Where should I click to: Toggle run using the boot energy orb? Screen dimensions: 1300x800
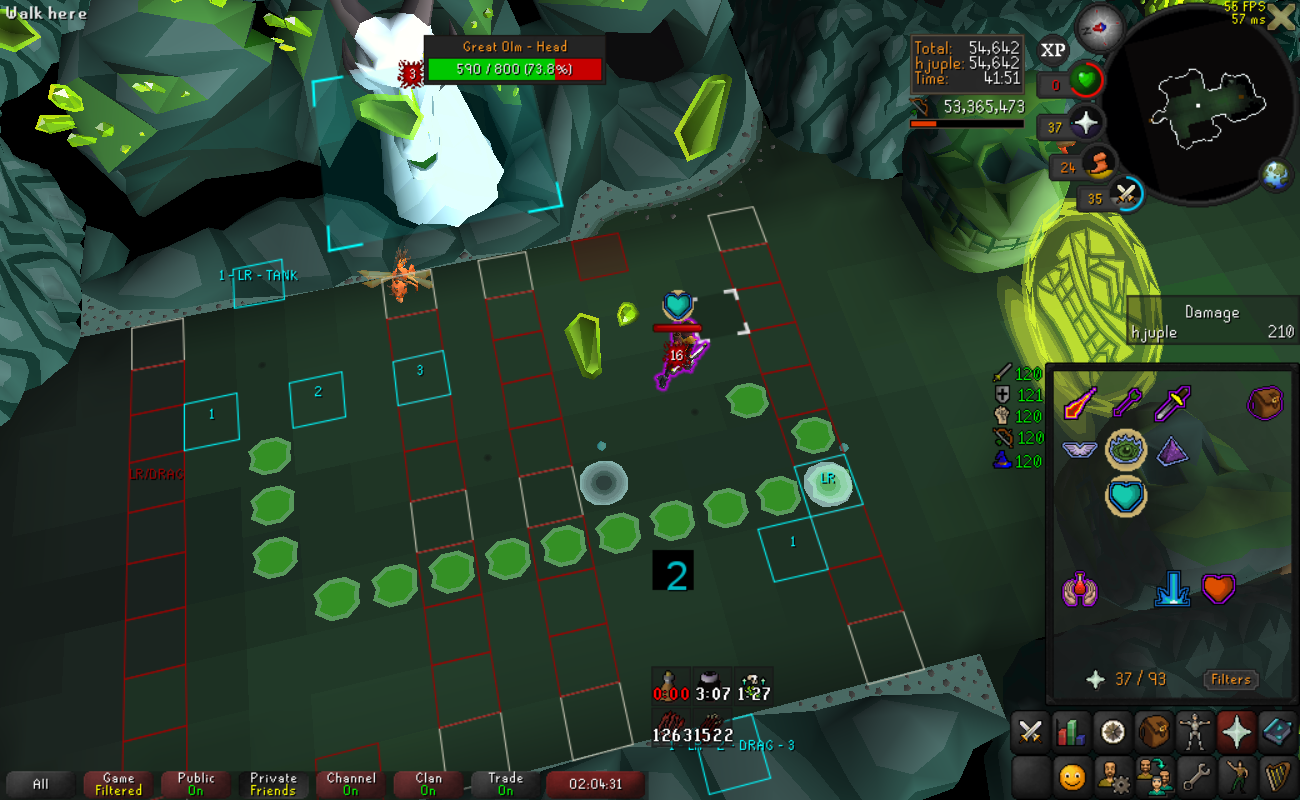(x=1098, y=164)
